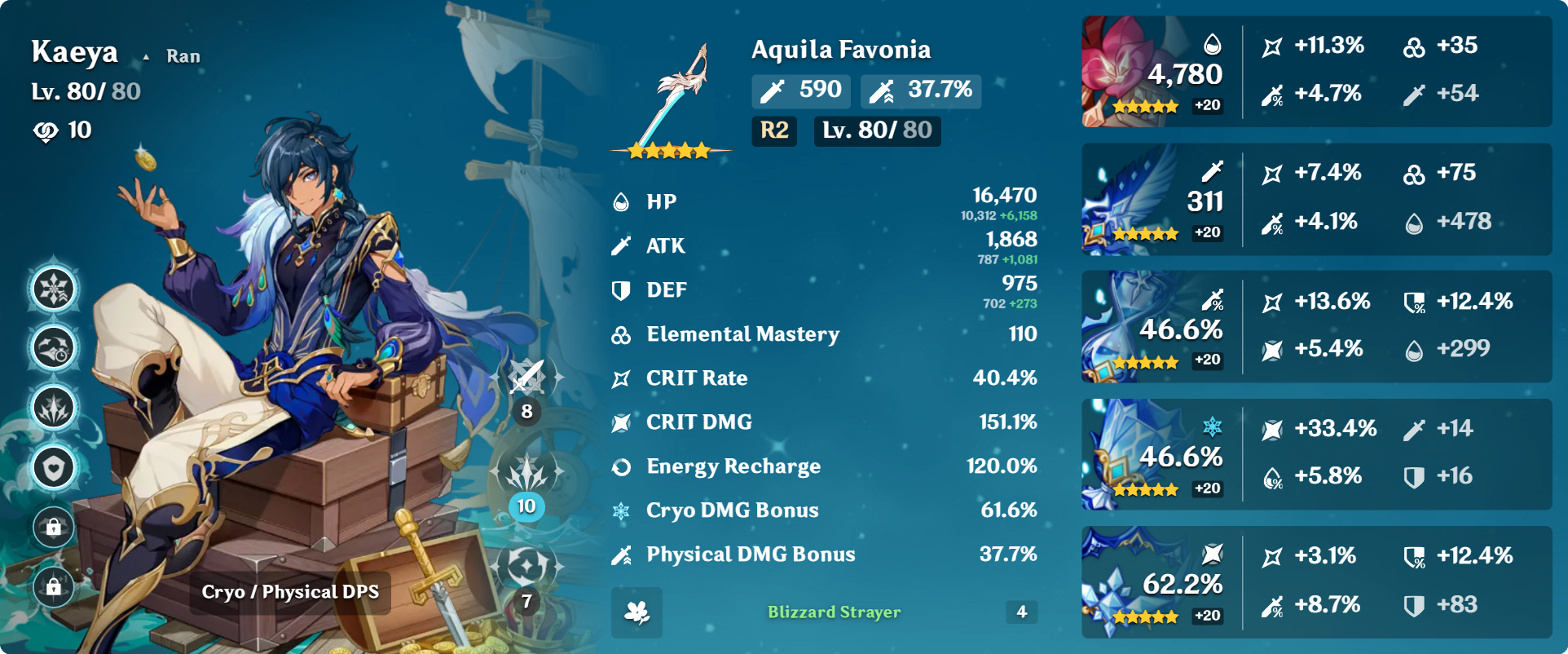The height and width of the screenshot is (654, 1568).
Task: Select the elemental skill talent at level 10
Action: pyautogui.click(x=526, y=473)
